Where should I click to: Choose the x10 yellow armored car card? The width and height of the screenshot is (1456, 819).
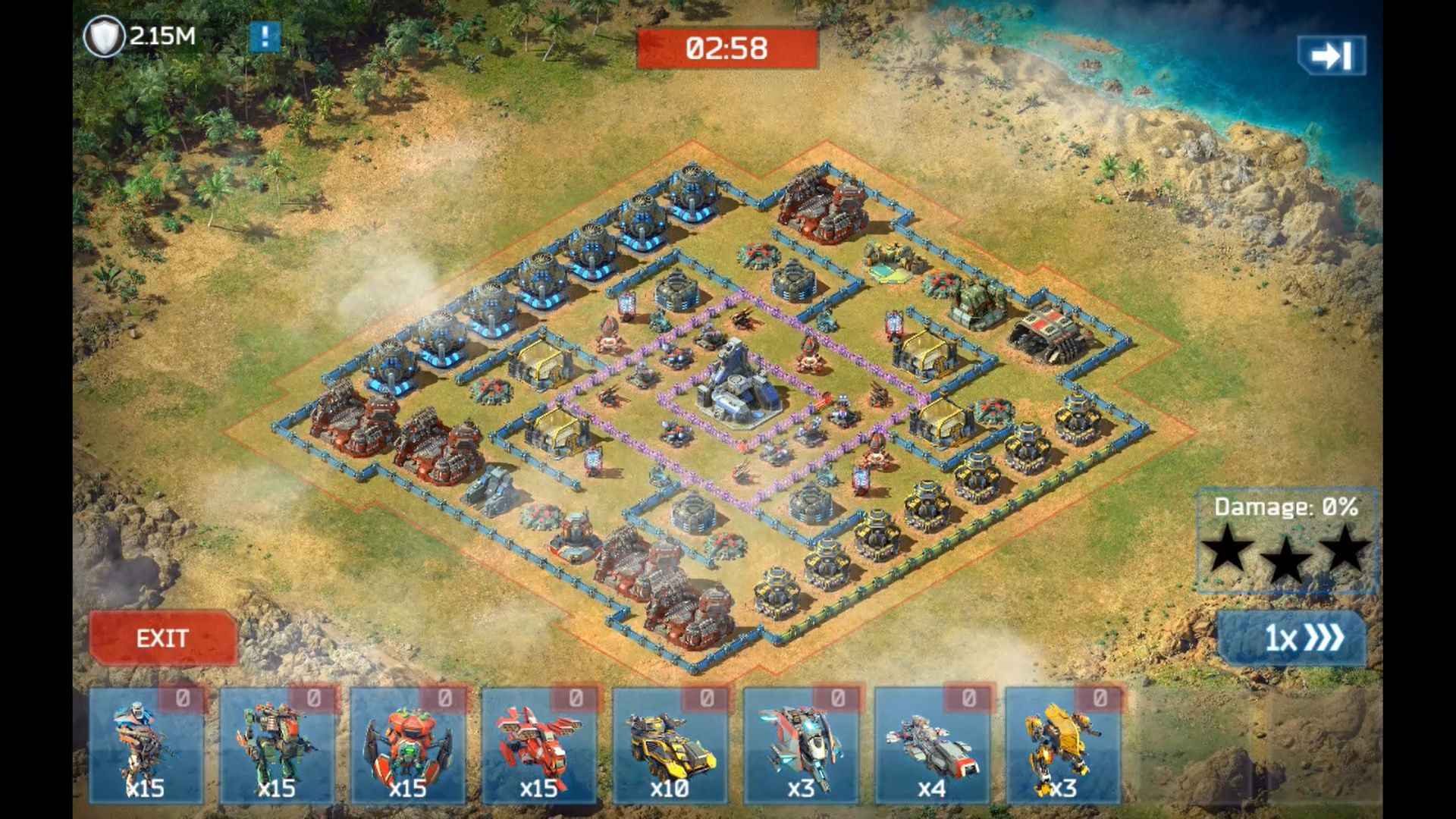670,745
